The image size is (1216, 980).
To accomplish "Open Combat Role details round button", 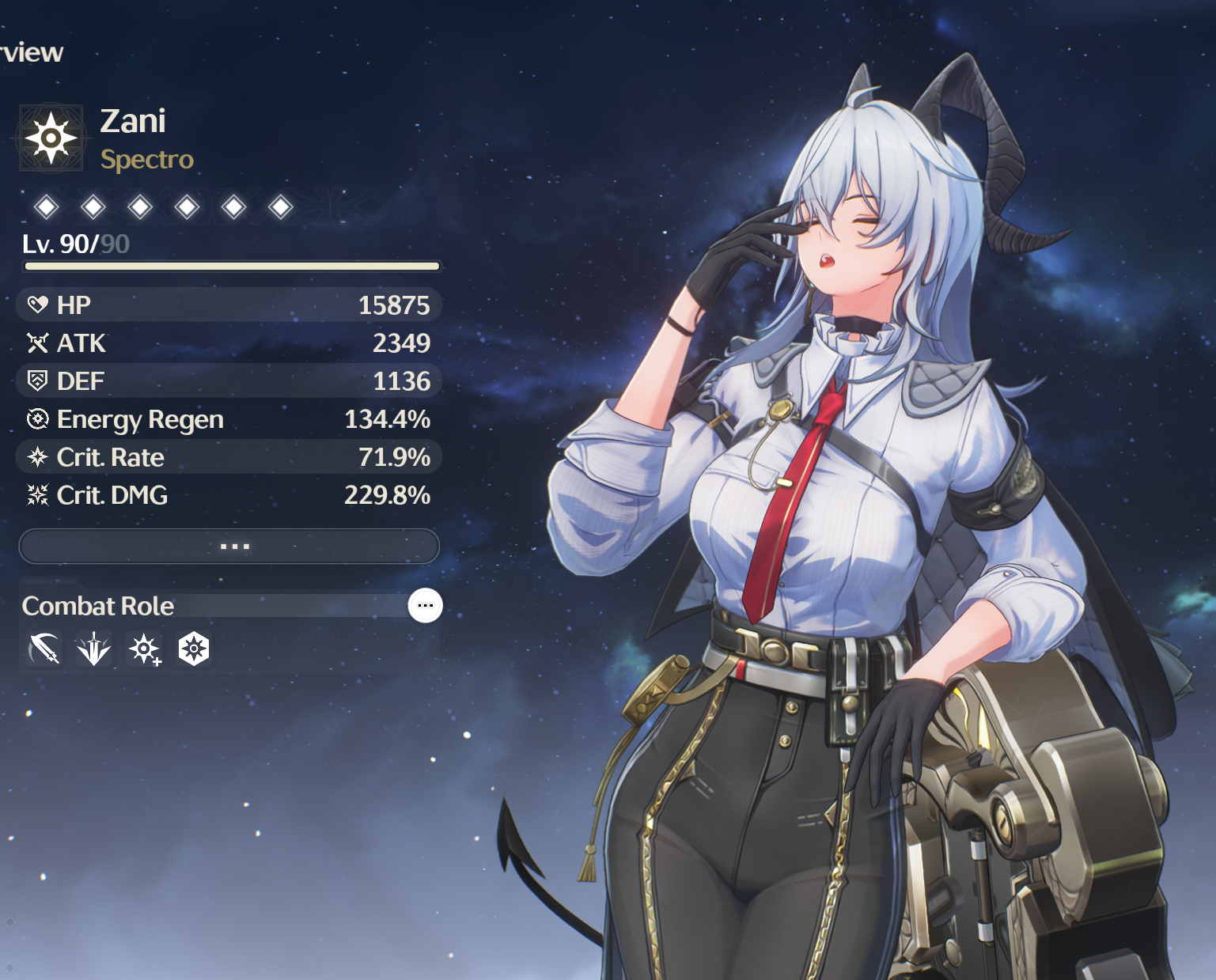I will (425, 606).
